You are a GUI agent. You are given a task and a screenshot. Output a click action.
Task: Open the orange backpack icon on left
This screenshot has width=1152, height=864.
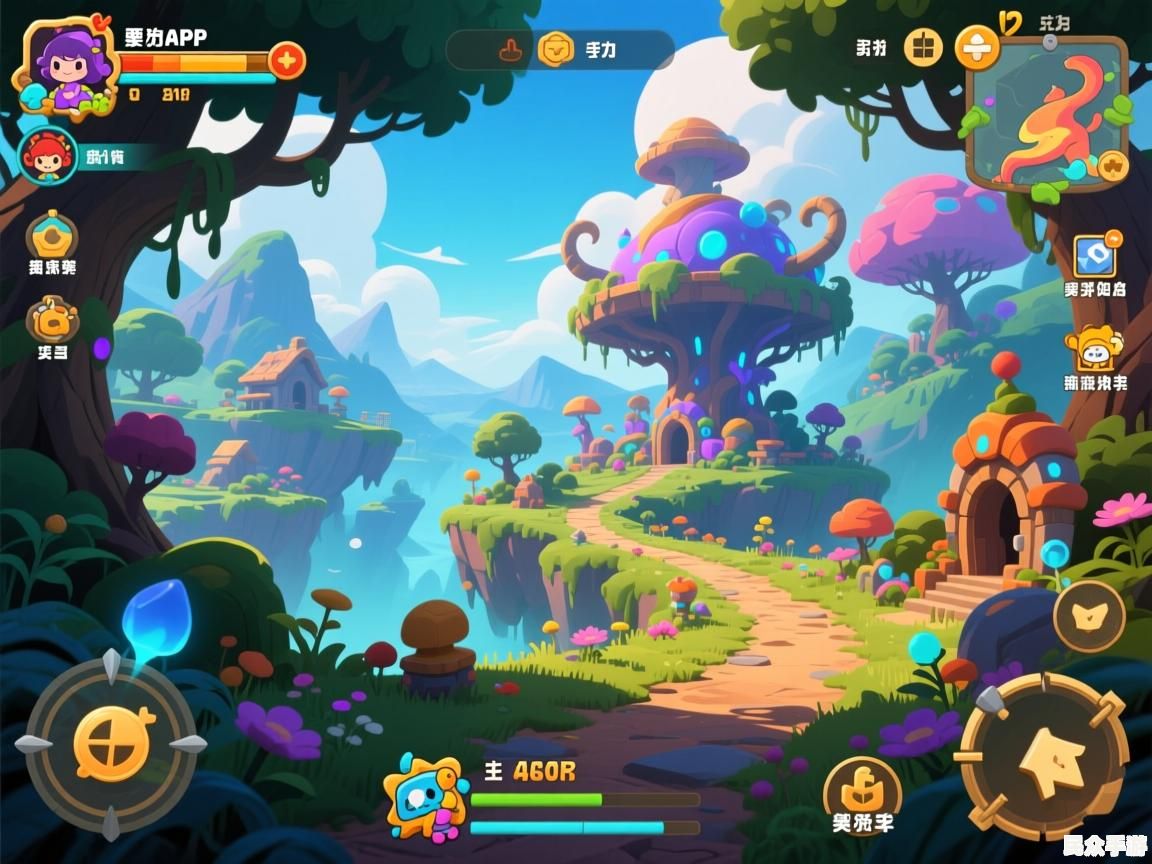tap(52, 320)
